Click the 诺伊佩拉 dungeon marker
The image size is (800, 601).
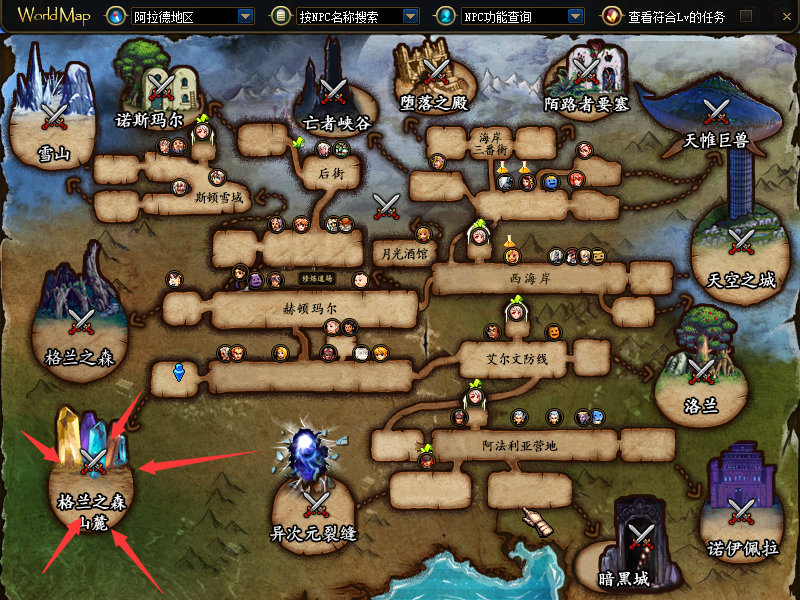point(741,512)
